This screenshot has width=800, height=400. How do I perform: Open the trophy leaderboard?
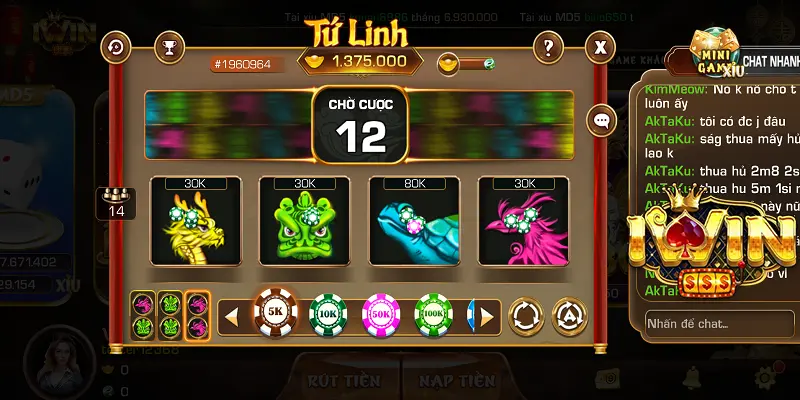(170, 46)
